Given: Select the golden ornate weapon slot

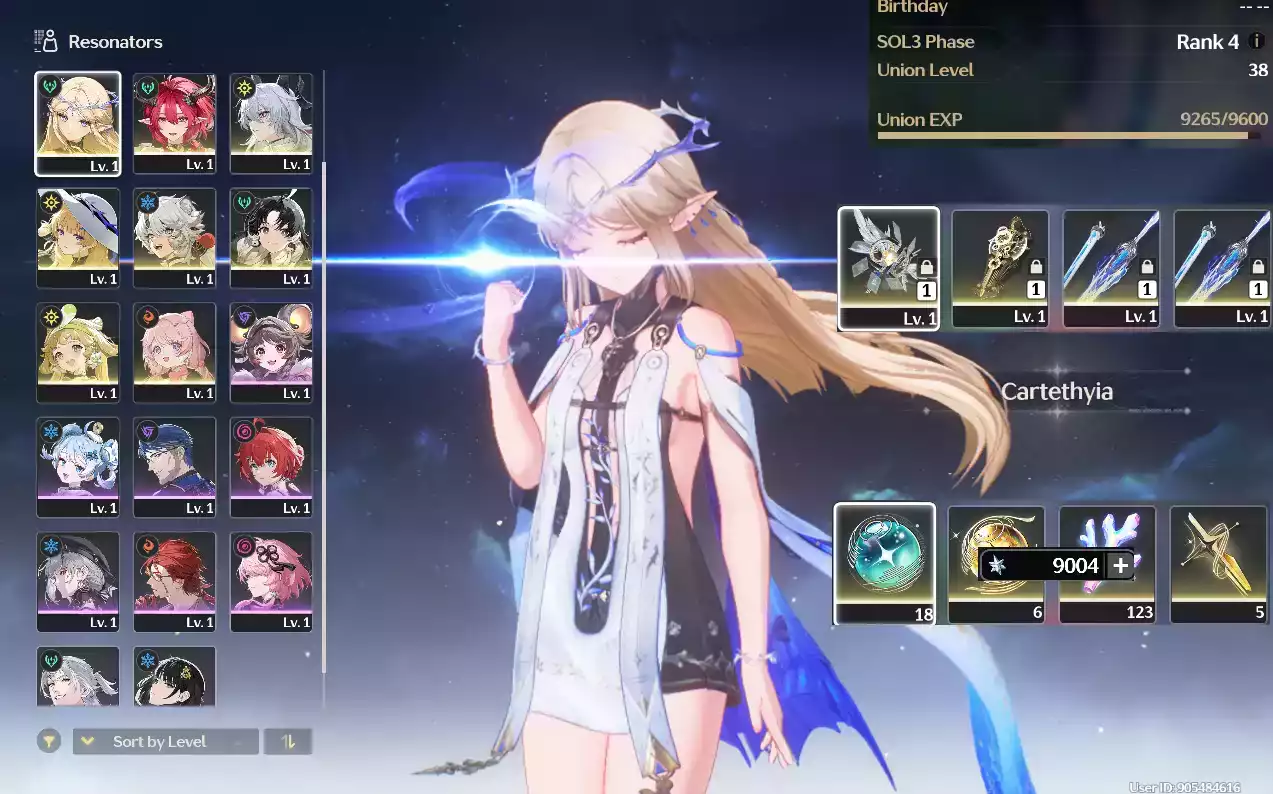Looking at the screenshot, I should tap(999, 267).
